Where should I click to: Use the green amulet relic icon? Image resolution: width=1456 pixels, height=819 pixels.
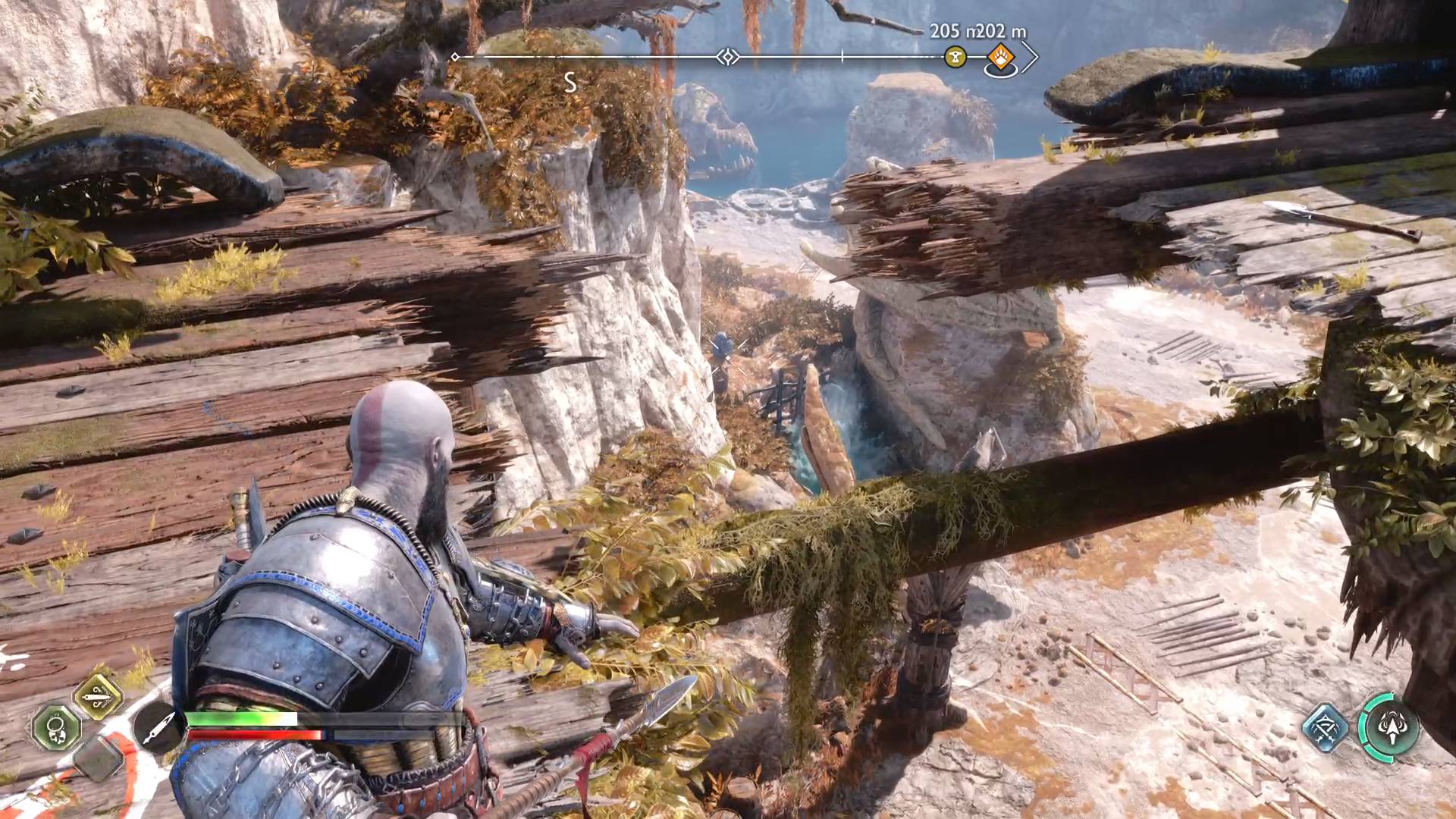(56, 727)
